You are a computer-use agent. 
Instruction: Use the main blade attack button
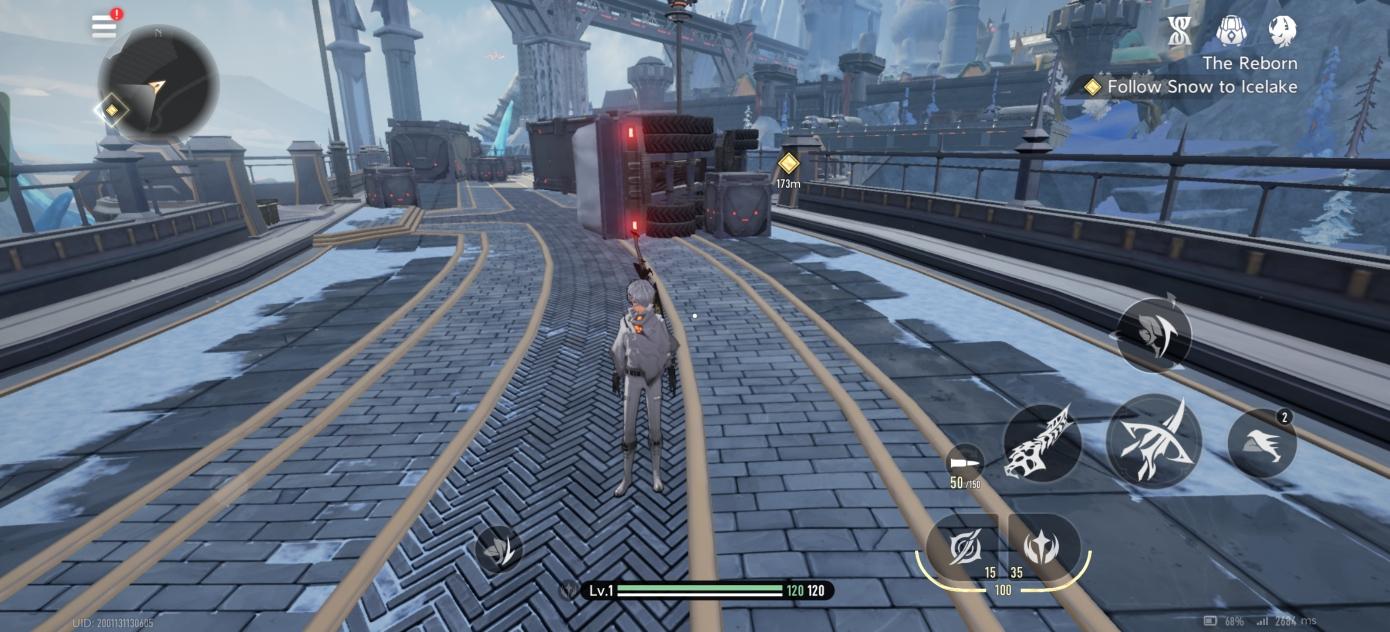tap(1152, 441)
